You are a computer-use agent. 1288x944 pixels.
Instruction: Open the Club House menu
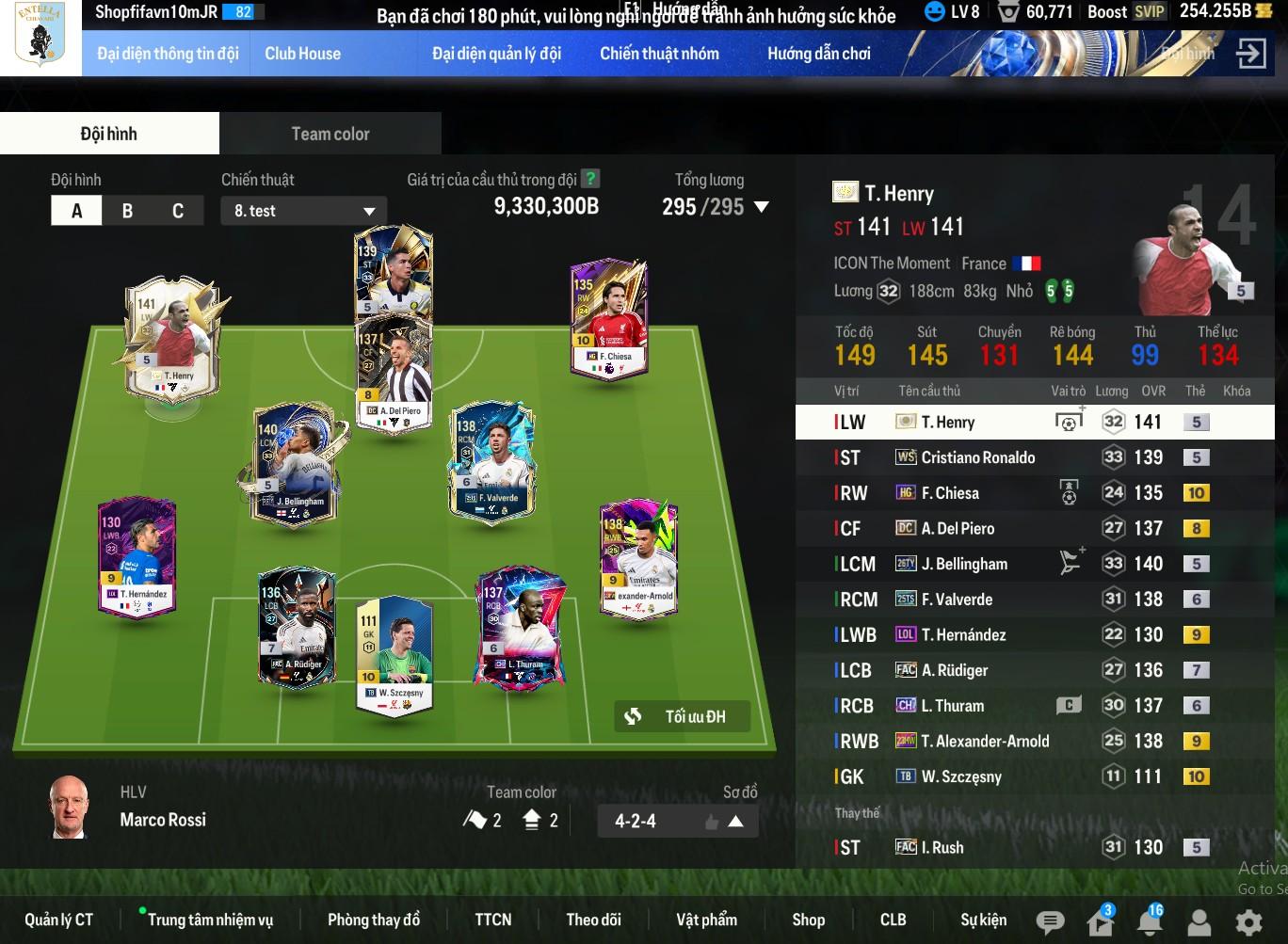302,54
